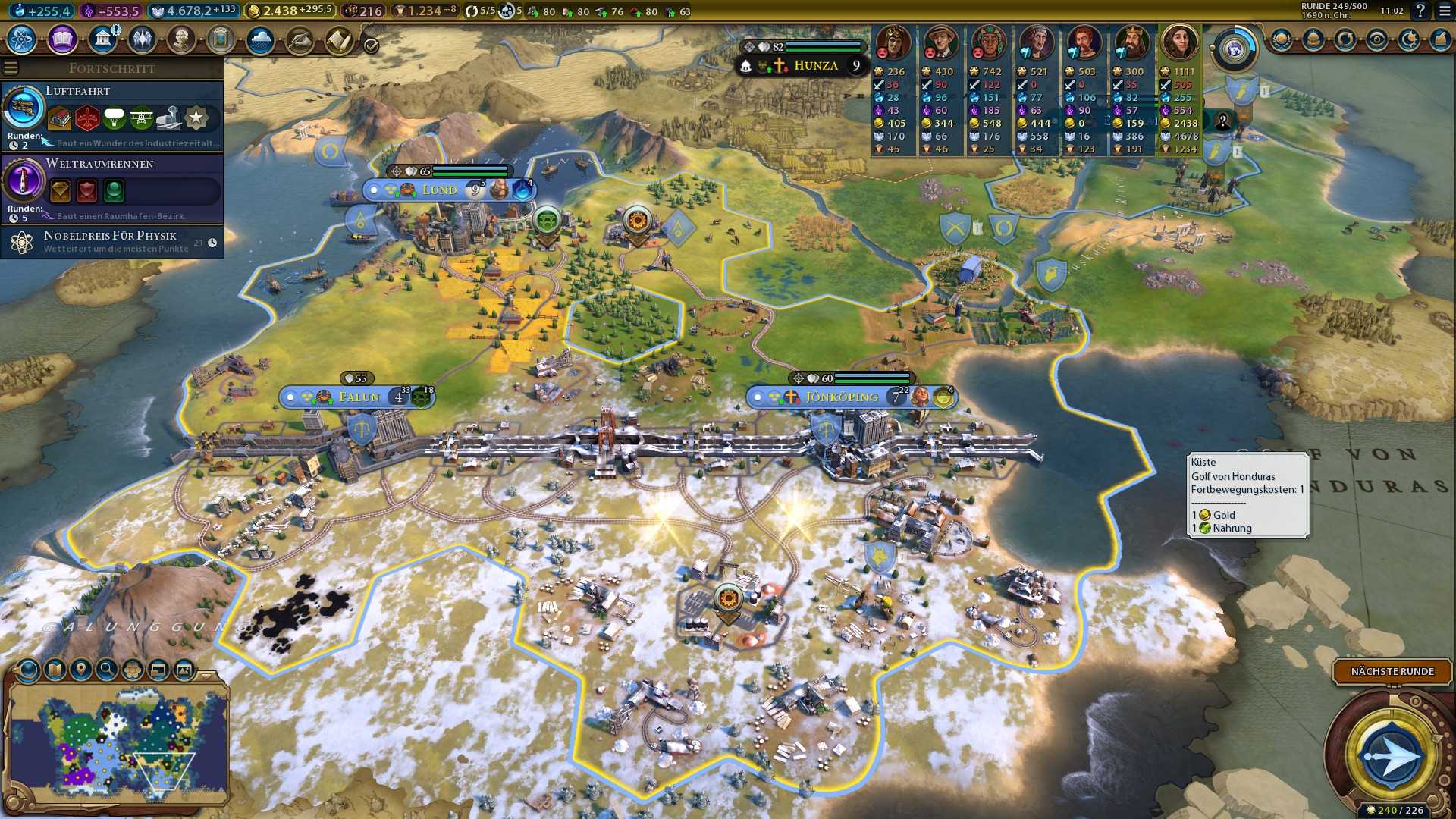The height and width of the screenshot is (819, 1456).
Task: Click the minimap
Action: [118, 743]
